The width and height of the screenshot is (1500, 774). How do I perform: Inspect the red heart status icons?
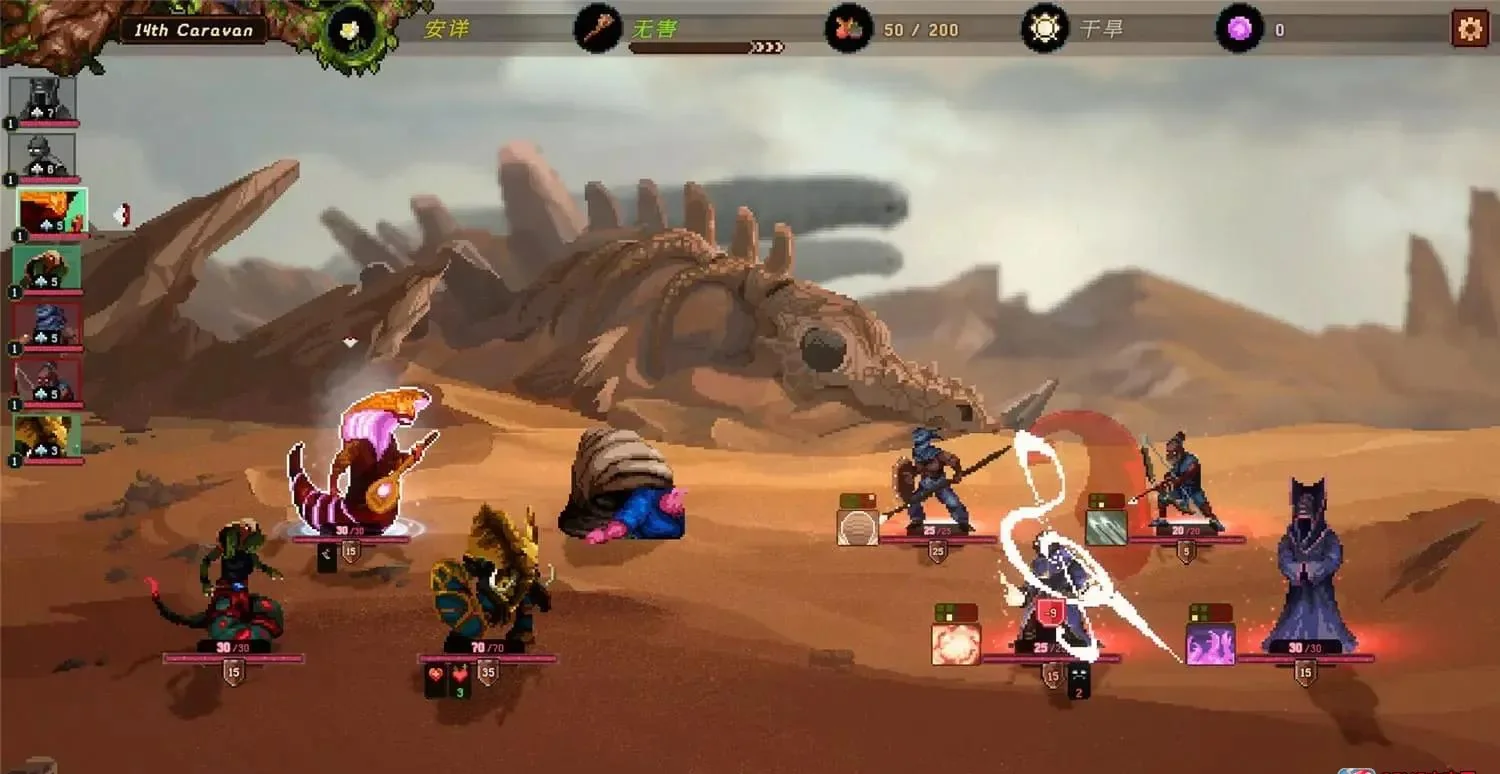[448, 675]
